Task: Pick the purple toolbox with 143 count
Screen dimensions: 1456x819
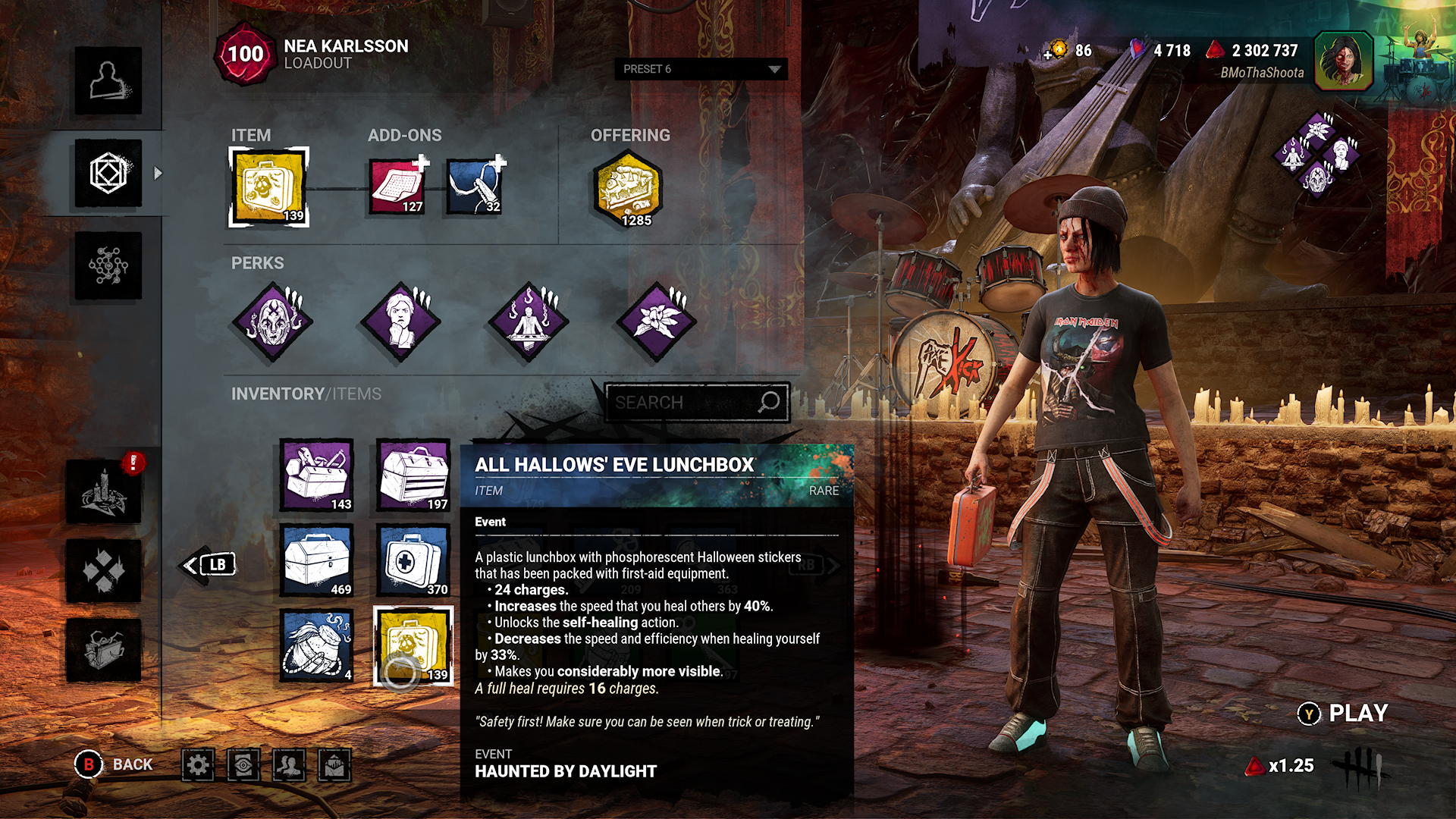Action: (317, 475)
